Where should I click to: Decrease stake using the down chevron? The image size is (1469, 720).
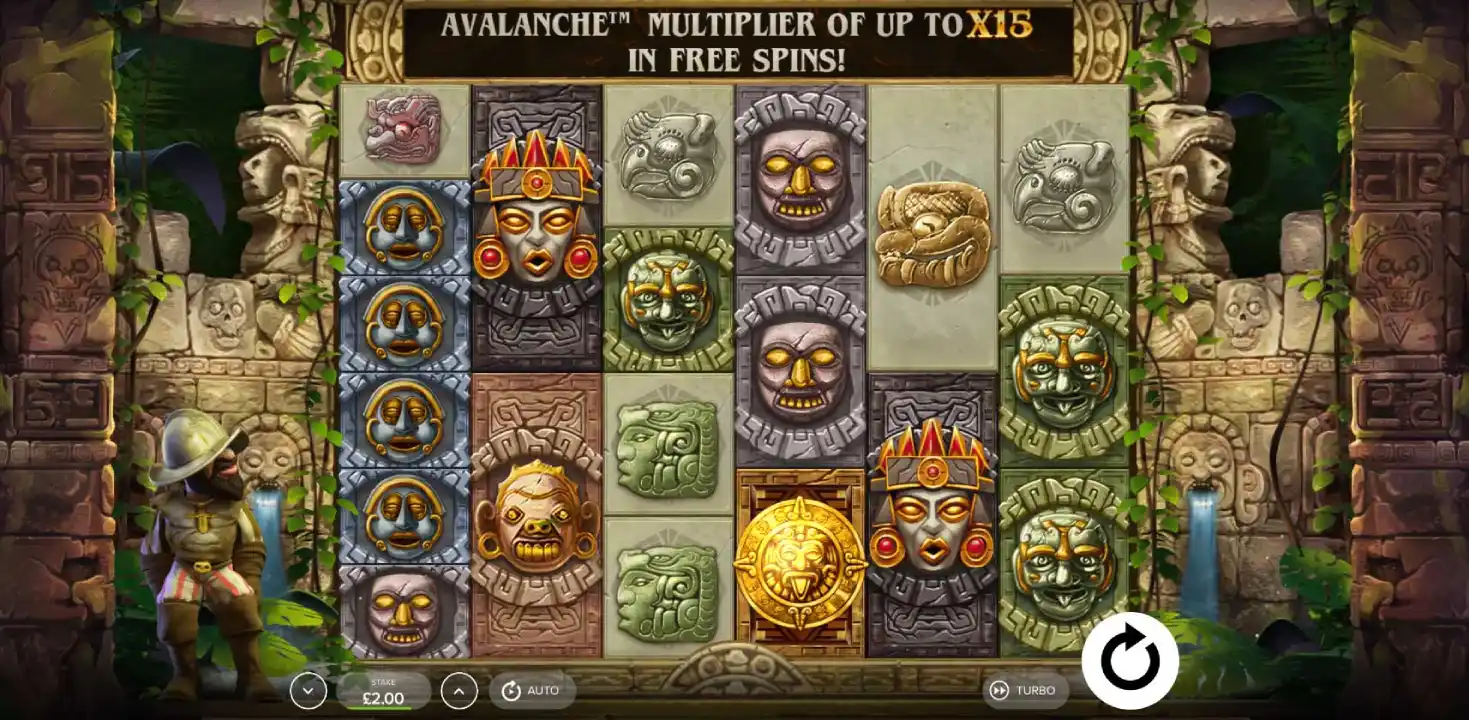coord(307,689)
